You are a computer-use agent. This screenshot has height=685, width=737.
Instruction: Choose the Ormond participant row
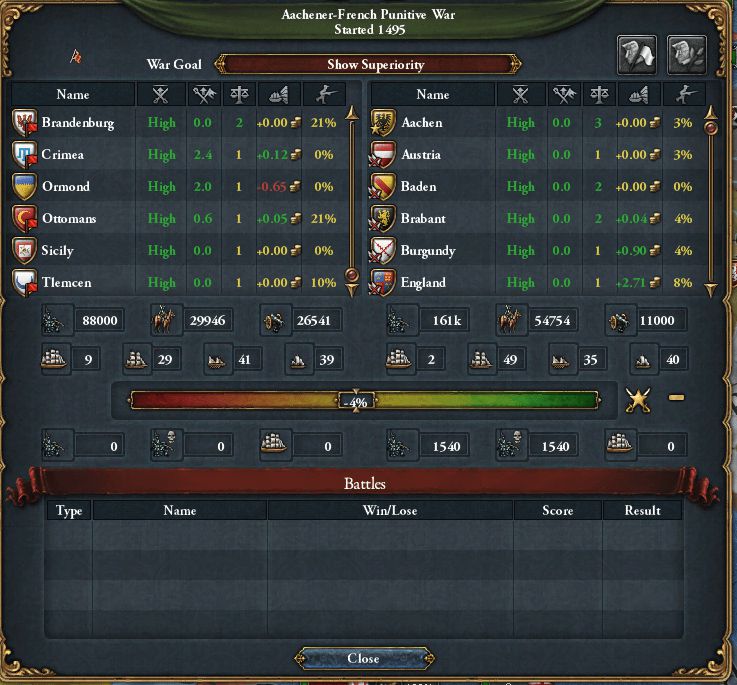coord(66,187)
